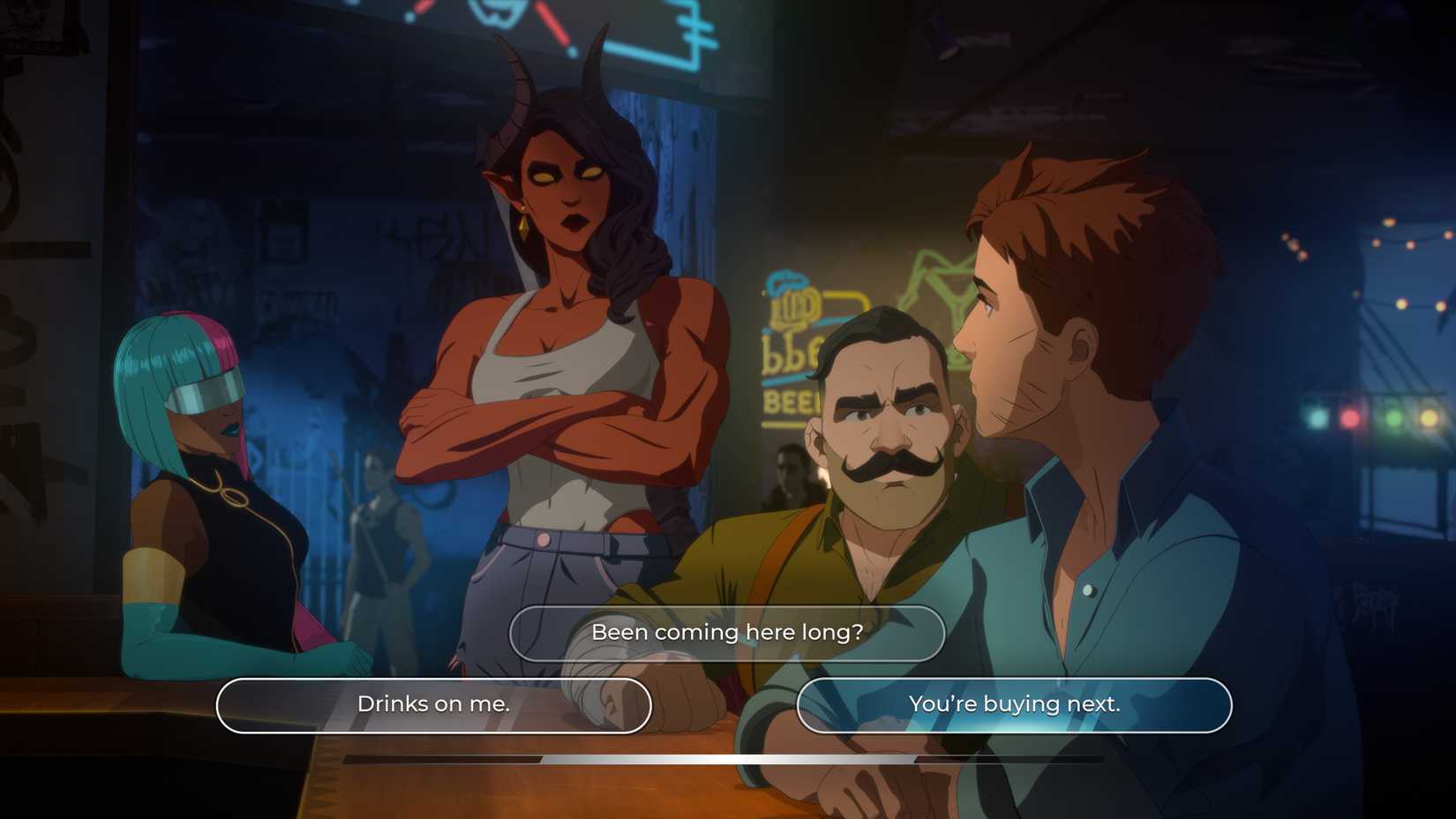The image size is (1456, 819).
Task: Choose the "Drinks on me." response
Action: coord(433,705)
